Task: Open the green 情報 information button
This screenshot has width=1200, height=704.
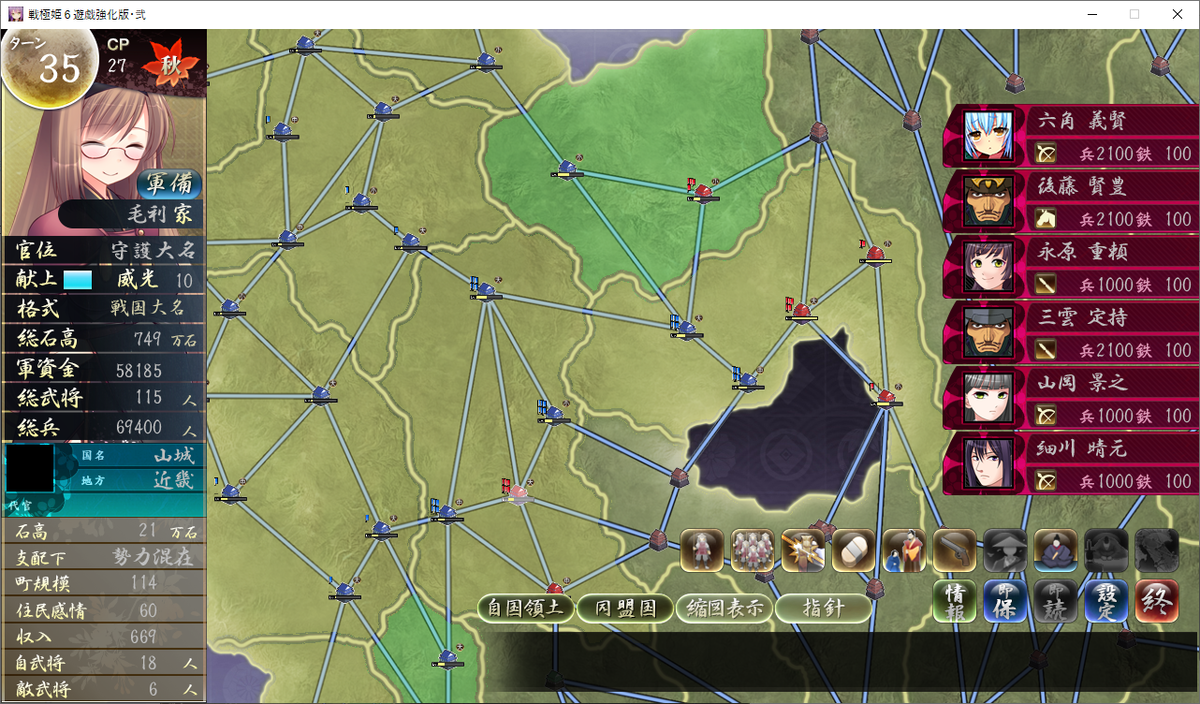Action: (955, 601)
